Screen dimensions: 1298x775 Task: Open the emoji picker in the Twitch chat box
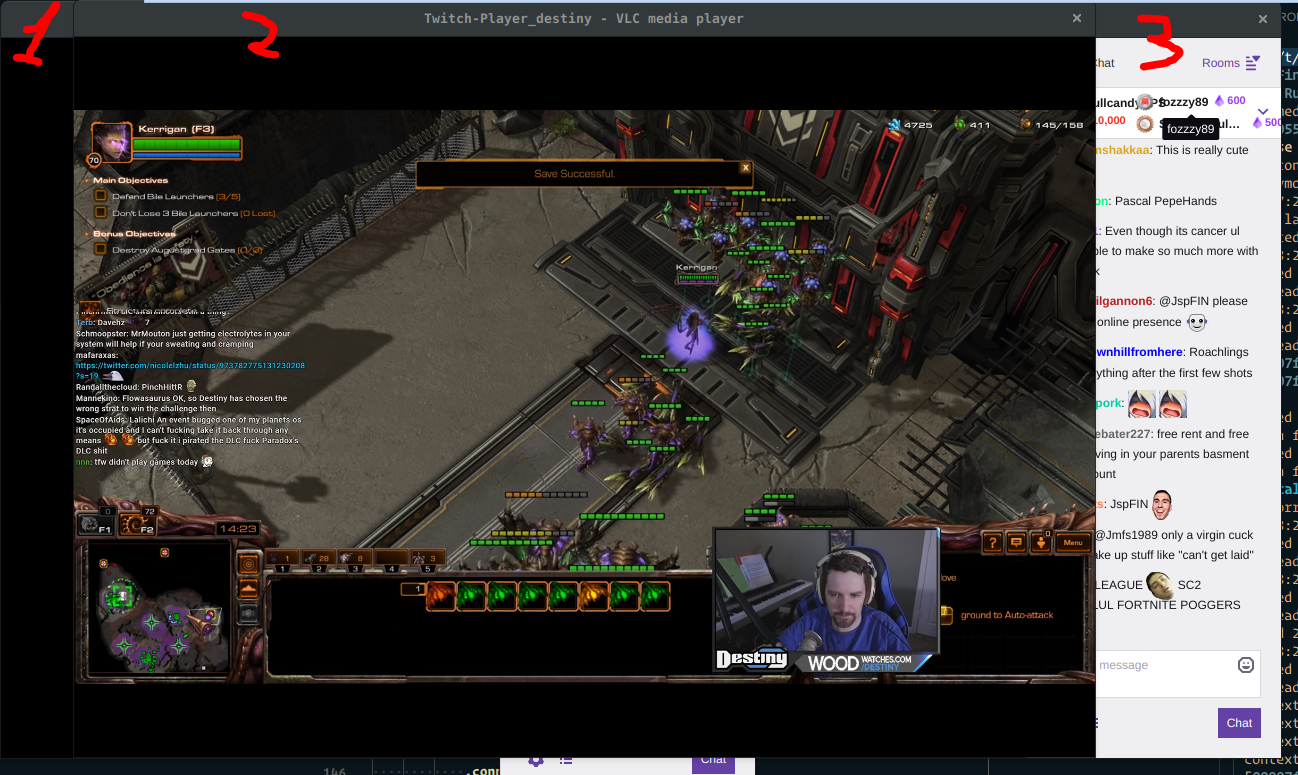tap(1245, 664)
